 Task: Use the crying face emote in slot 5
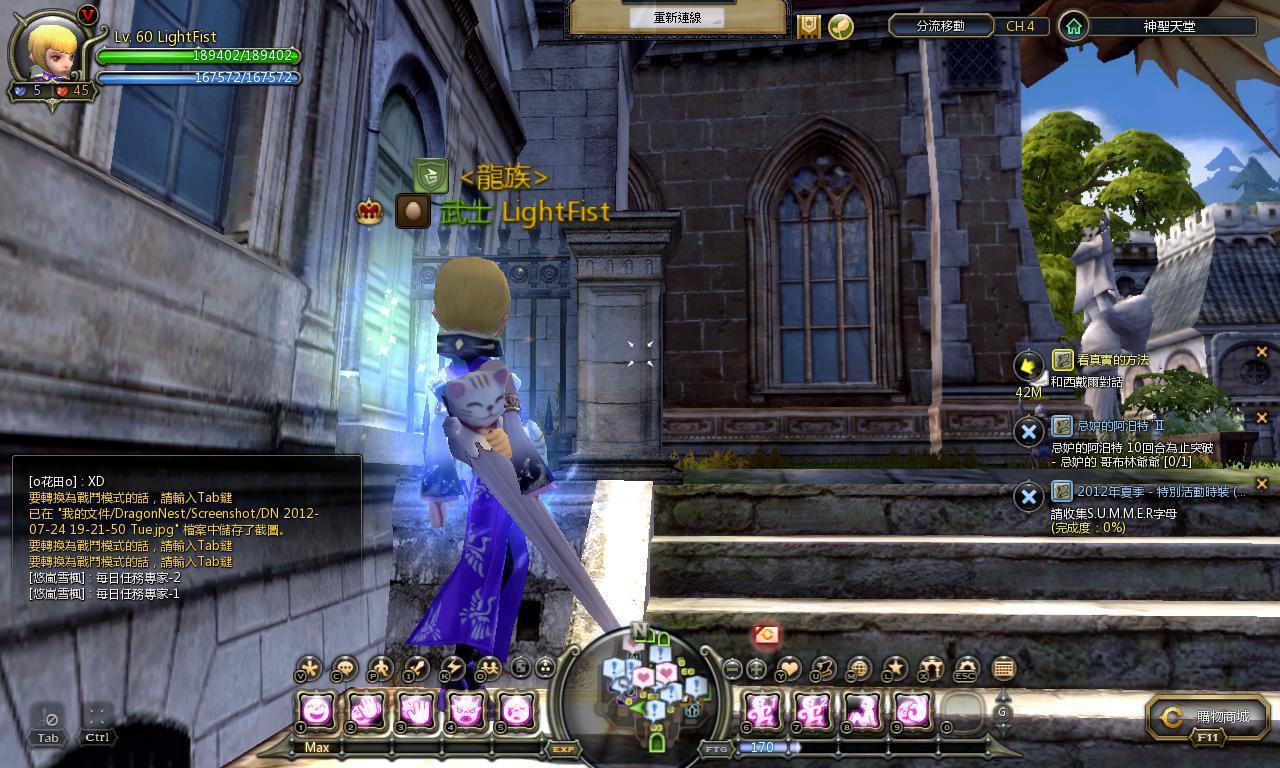[516, 712]
